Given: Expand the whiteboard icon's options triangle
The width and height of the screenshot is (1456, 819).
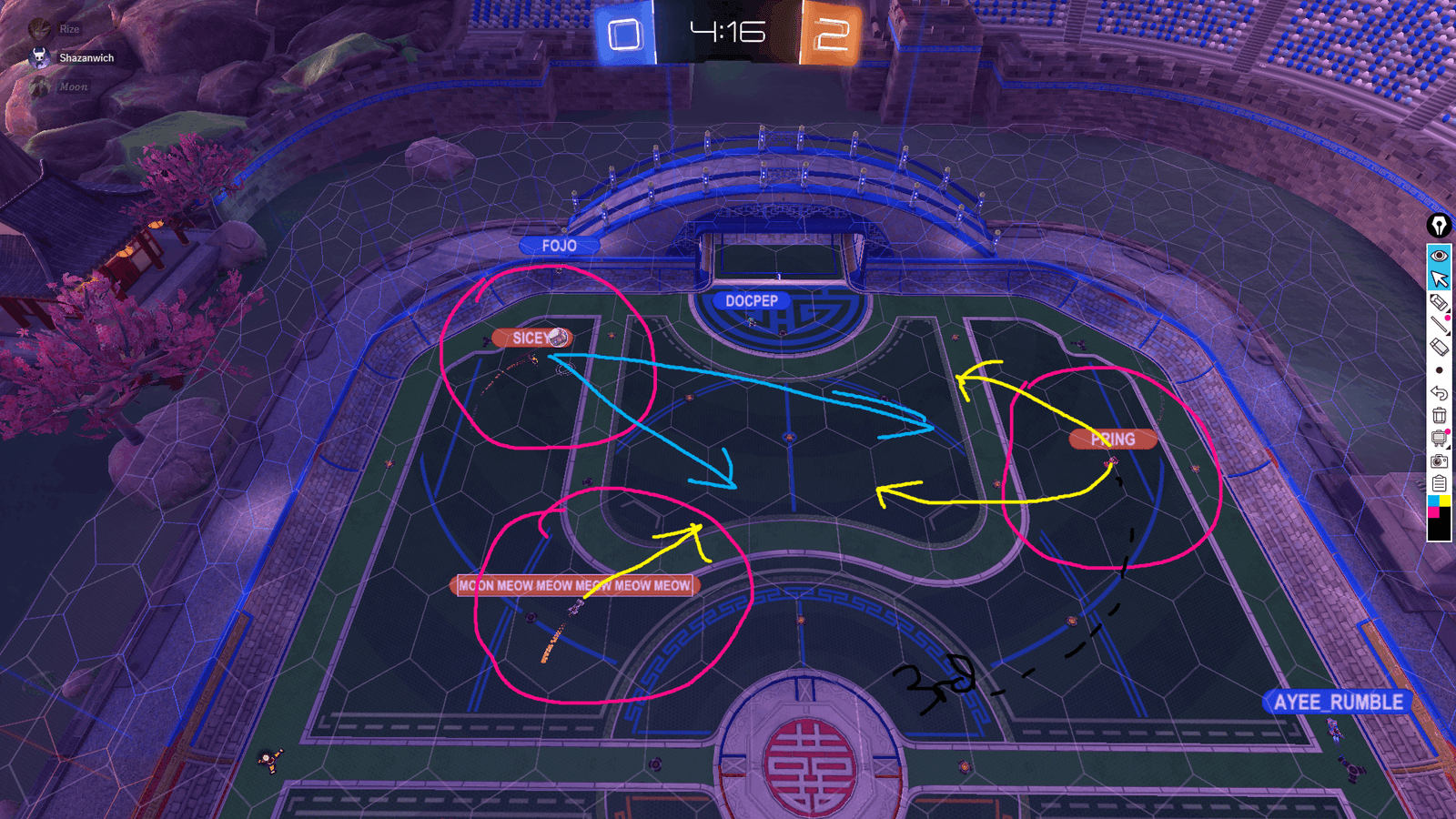Looking at the screenshot, I should (x=1450, y=447).
